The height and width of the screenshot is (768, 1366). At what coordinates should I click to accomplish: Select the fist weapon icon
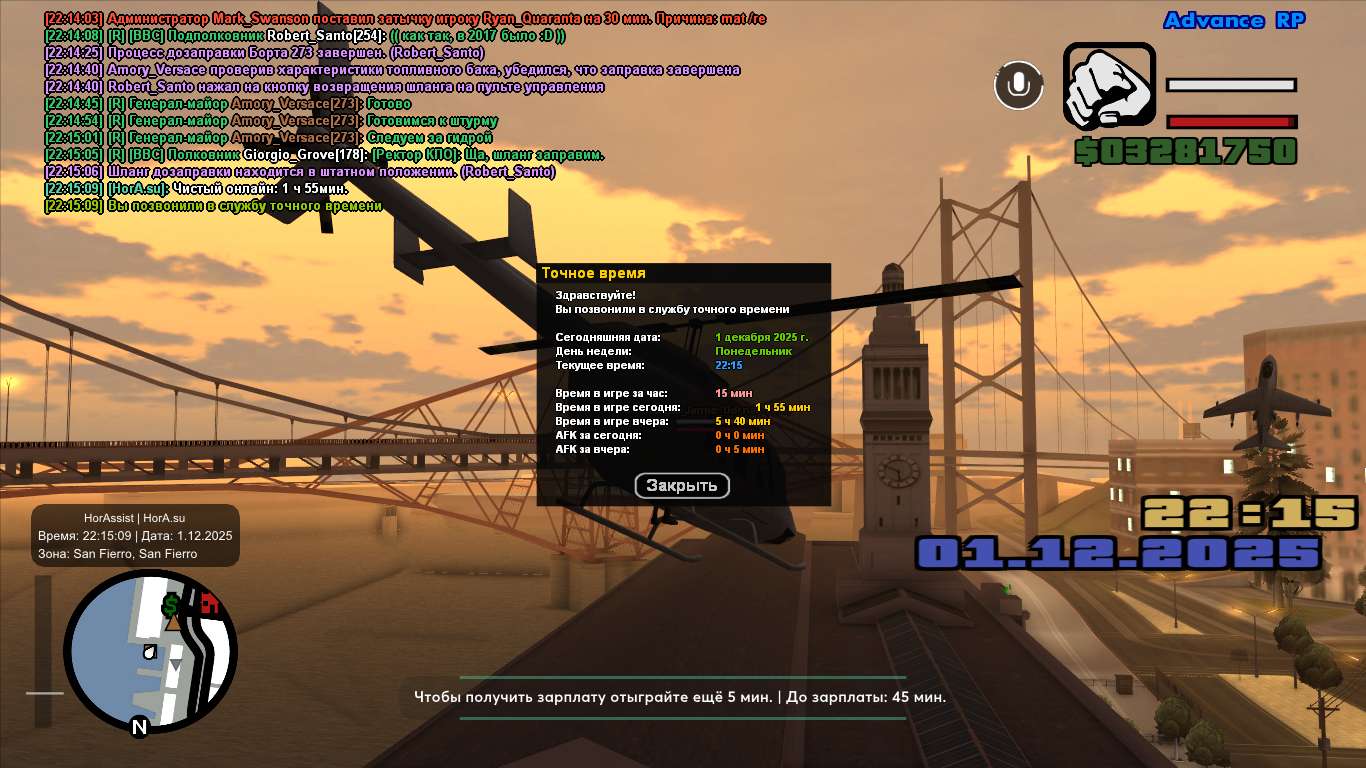tap(1108, 85)
